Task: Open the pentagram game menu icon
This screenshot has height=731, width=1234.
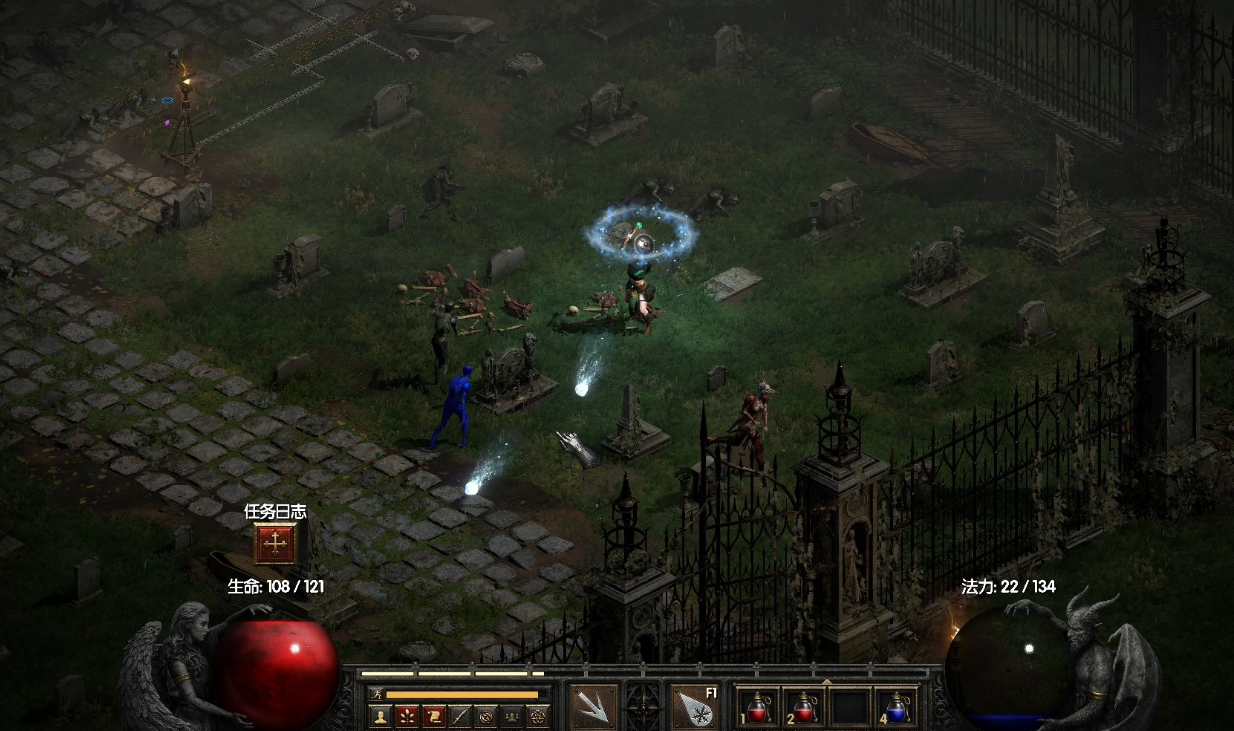Action: [x=537, y=716]
